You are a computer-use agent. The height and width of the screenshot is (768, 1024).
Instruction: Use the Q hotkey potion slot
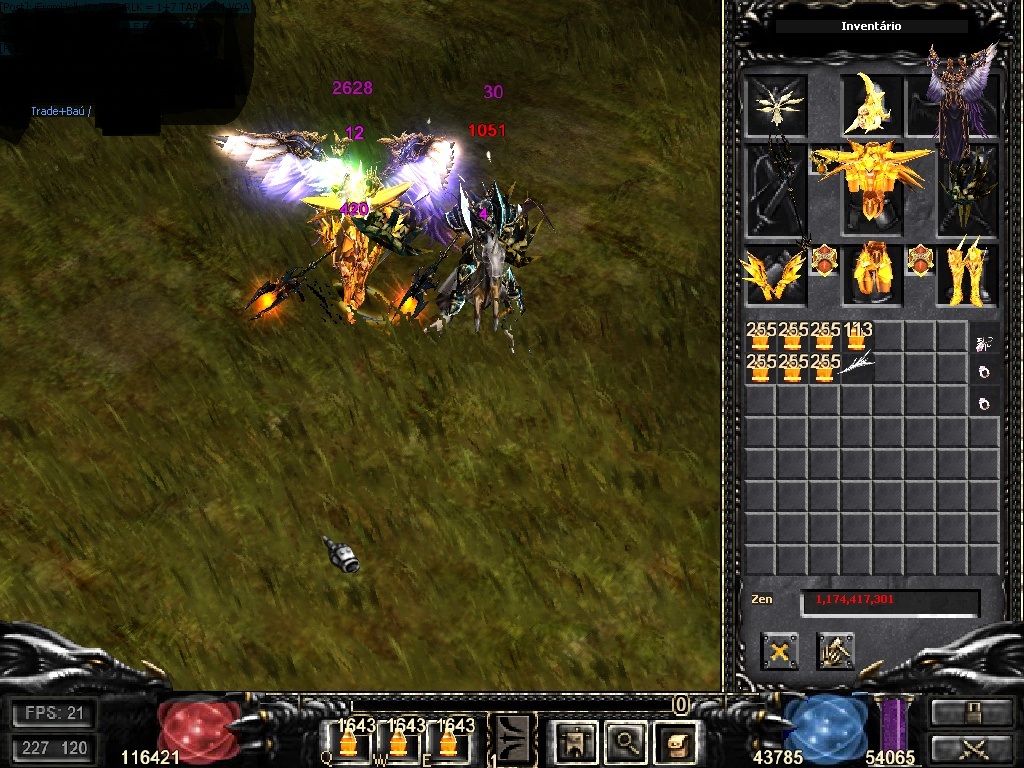347,742
